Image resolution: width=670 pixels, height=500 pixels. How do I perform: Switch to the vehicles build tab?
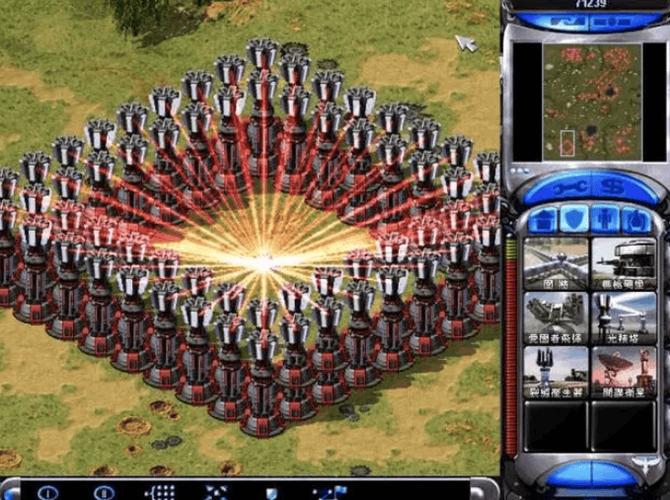pos(632,220)
